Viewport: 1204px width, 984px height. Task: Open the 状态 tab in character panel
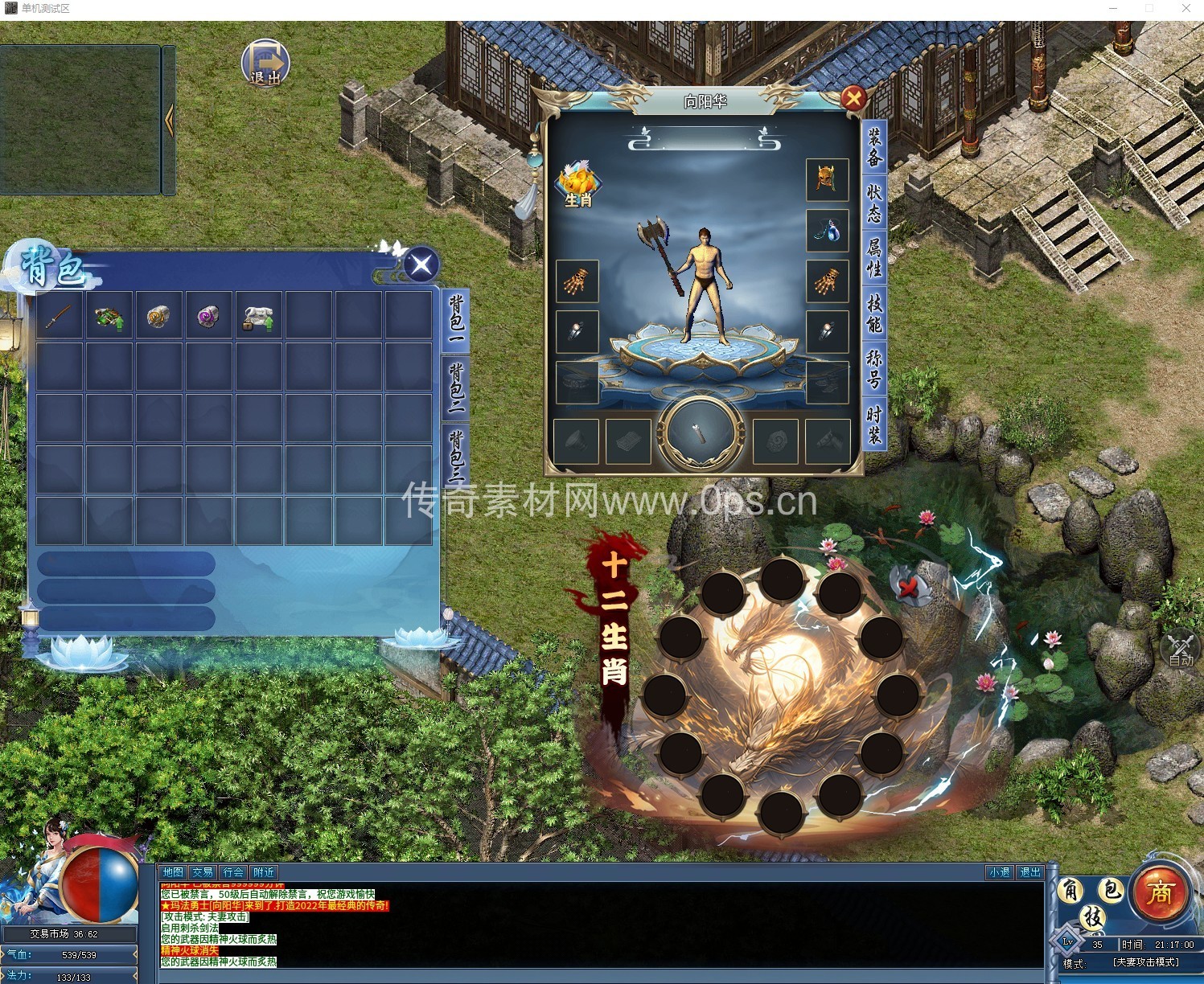pyautogui.click(x=873, y=203)
